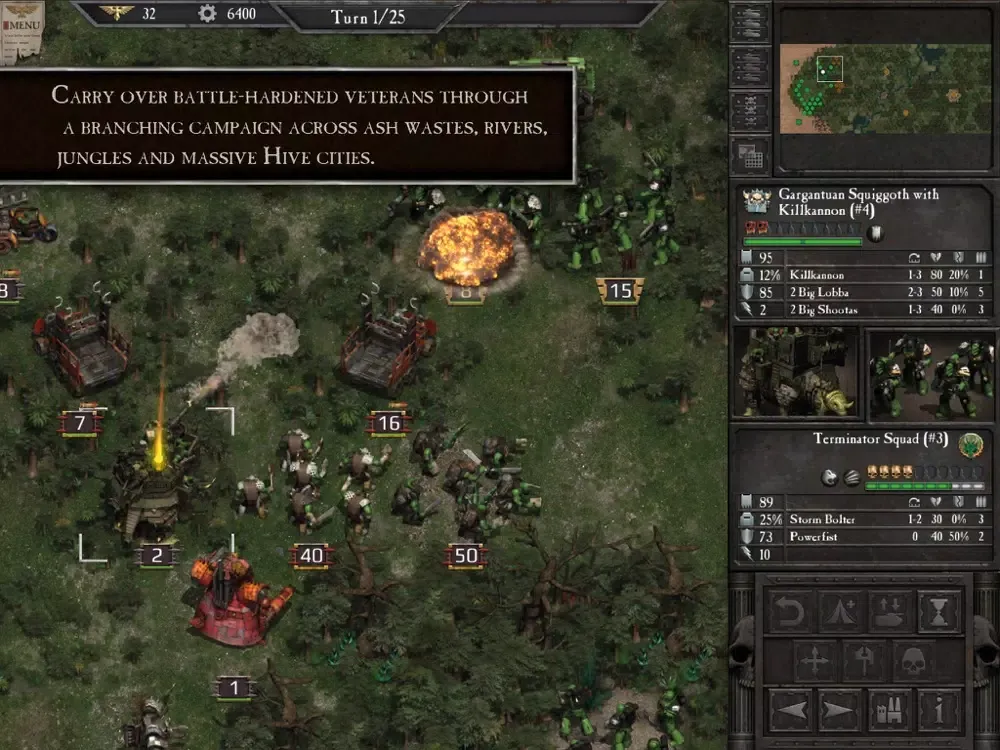
Task: Cycle to the previous unit with left arrow
Action: [792, 711]
